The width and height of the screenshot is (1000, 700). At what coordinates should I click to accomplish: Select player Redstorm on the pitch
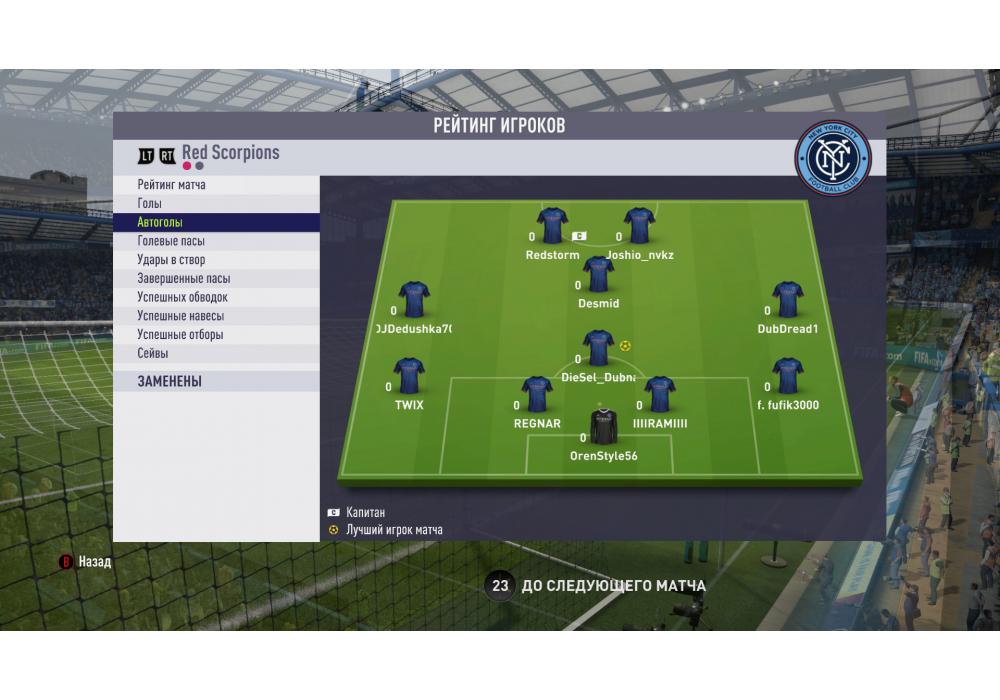click(x=552, y=227)
